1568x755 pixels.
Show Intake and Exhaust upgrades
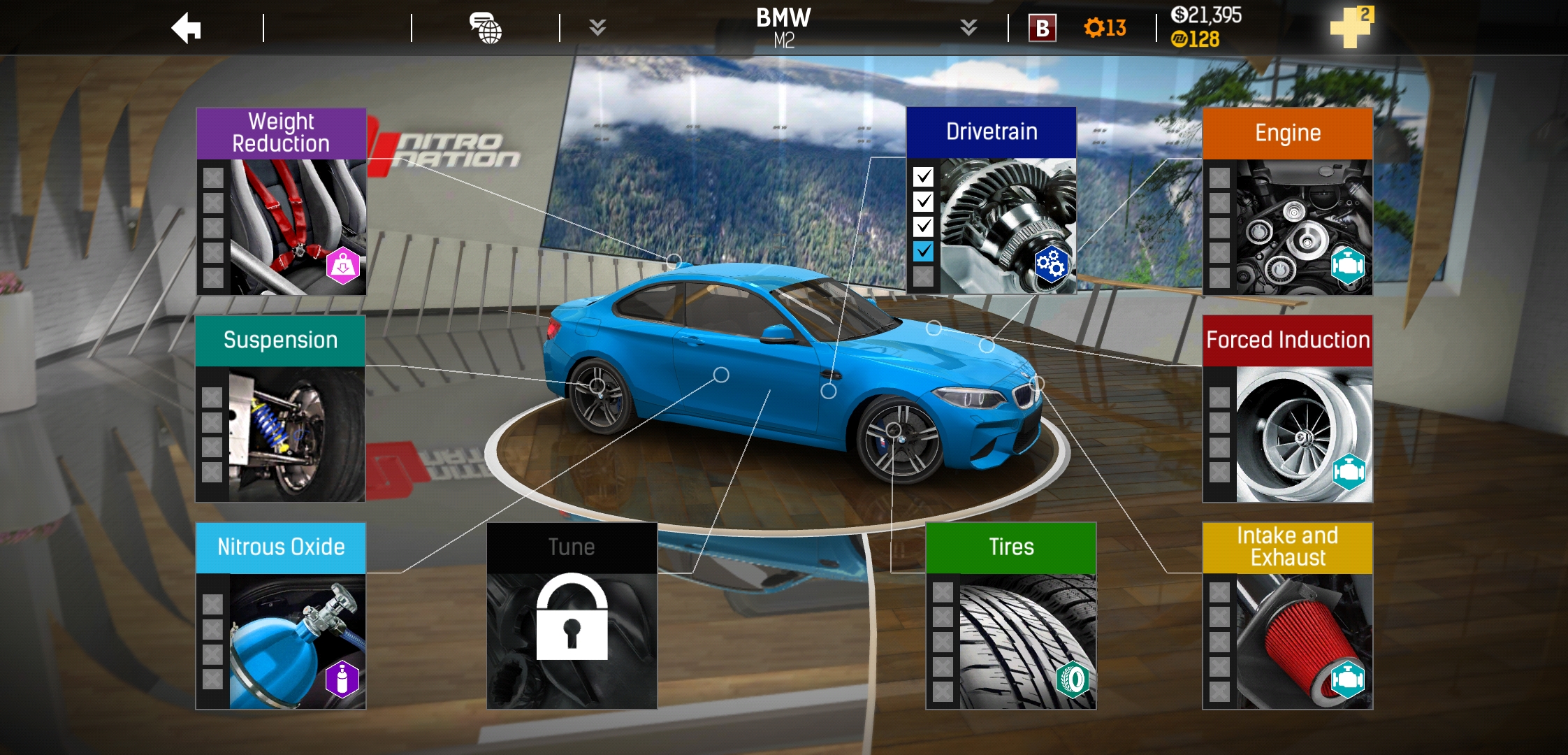[1287, 616]
